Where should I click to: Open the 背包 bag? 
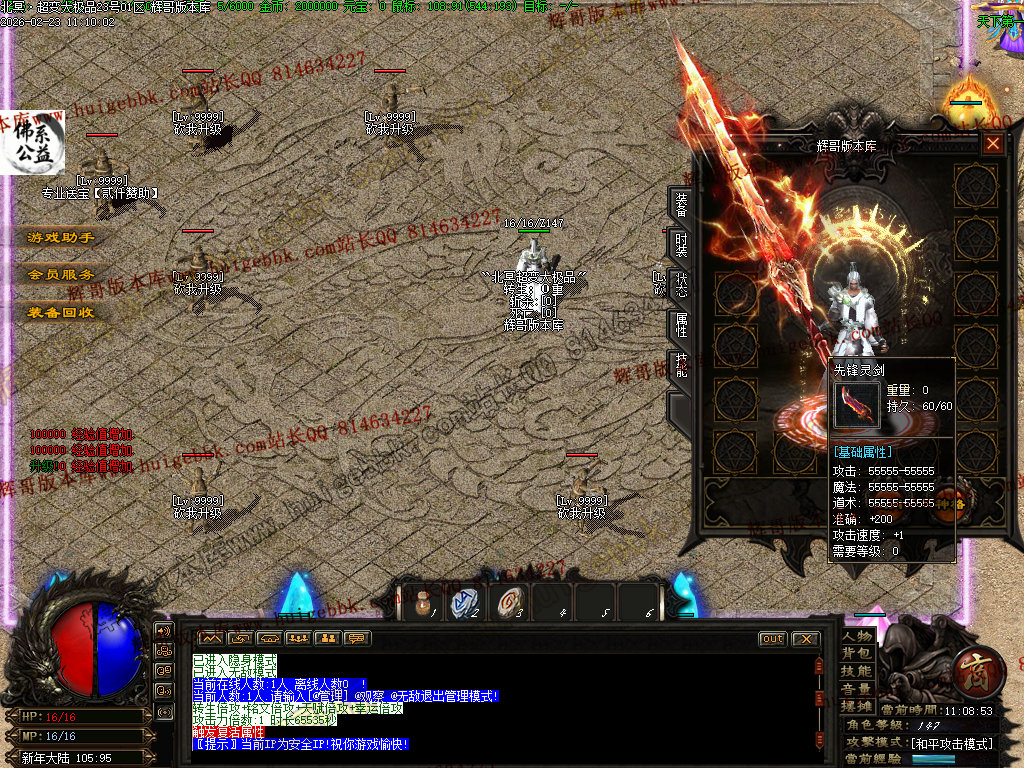(x=857, y=653)
